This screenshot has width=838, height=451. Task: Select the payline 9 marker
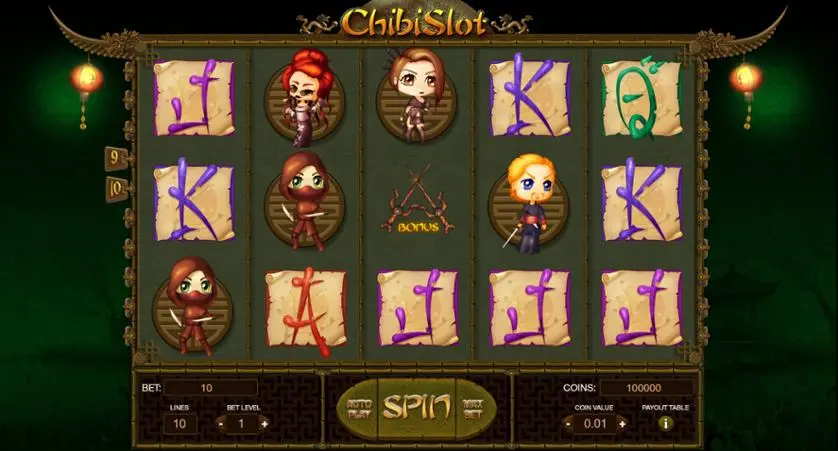pyautogui.click(x=116, y=157)
